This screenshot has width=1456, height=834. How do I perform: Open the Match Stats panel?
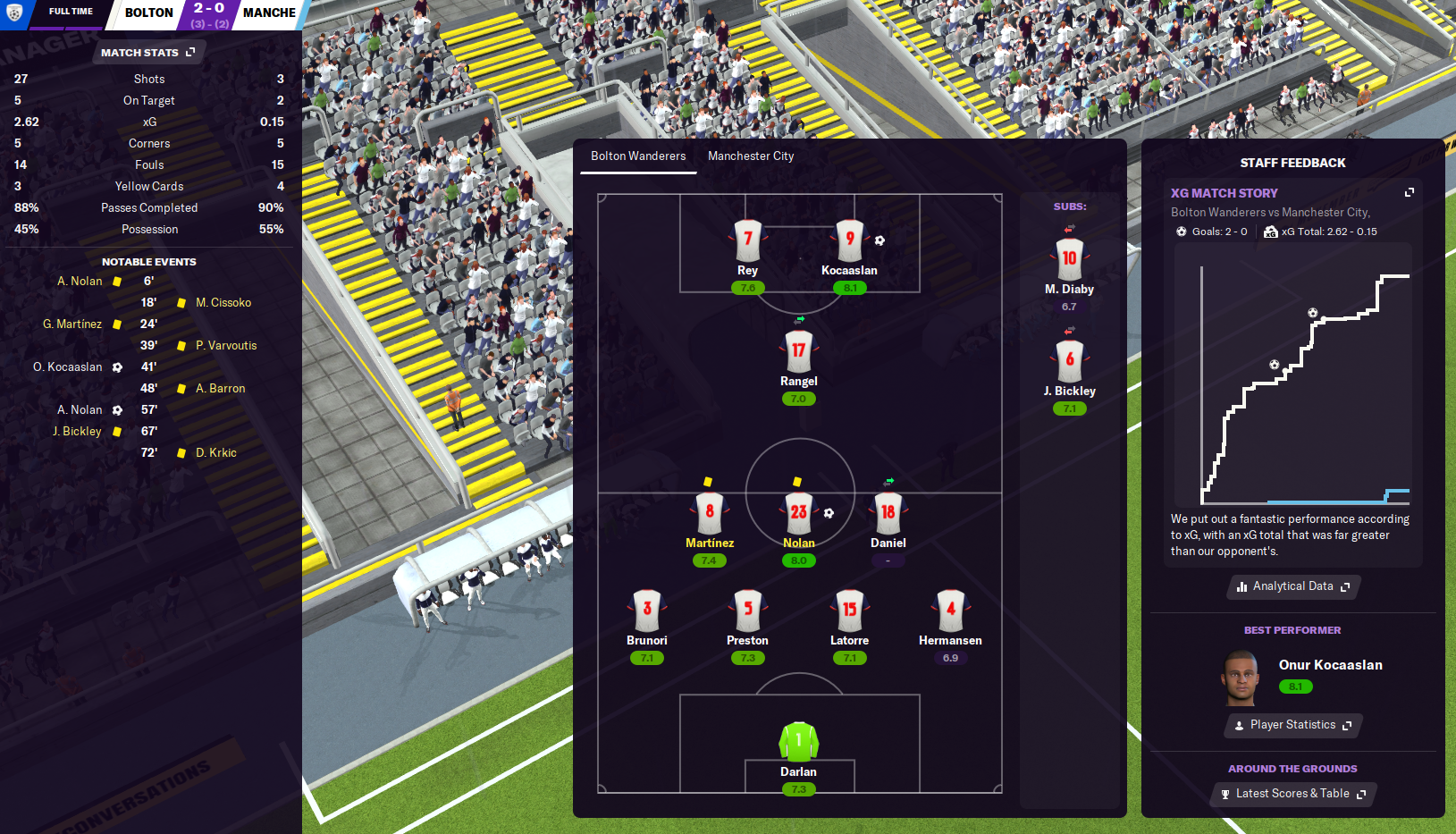147,53
